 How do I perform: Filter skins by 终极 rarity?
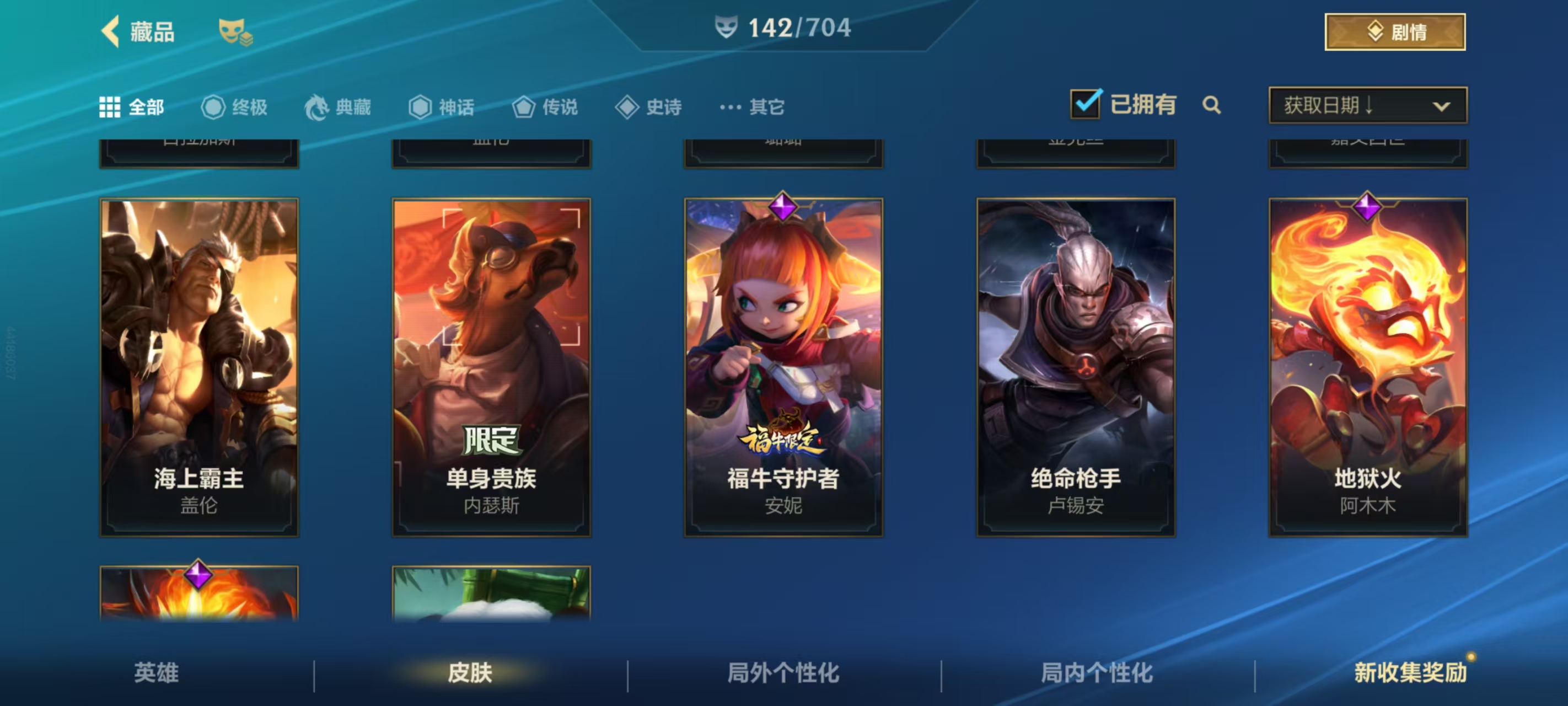[234, 107]
